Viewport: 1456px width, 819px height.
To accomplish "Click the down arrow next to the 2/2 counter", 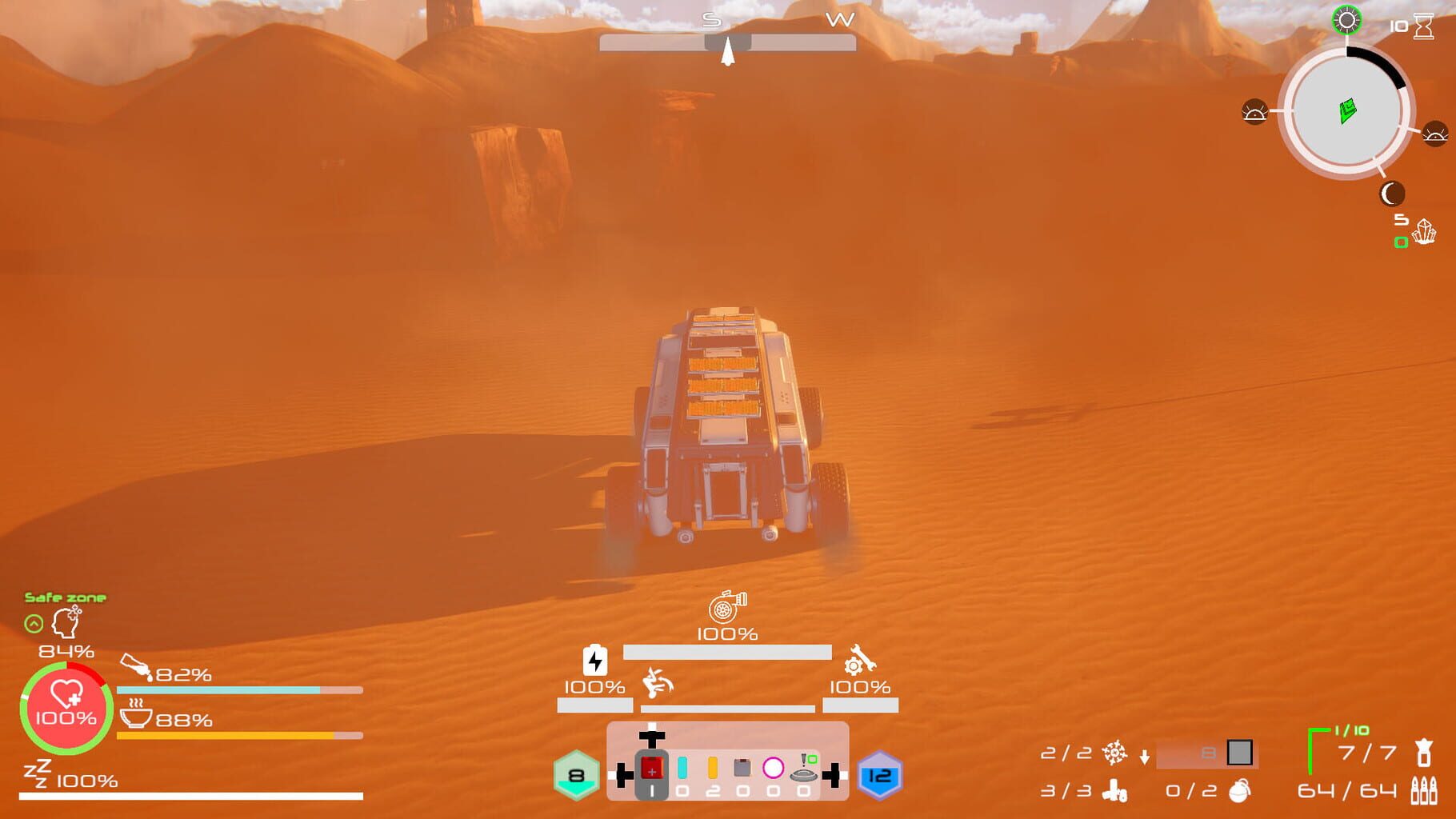I will (1144, 756).
